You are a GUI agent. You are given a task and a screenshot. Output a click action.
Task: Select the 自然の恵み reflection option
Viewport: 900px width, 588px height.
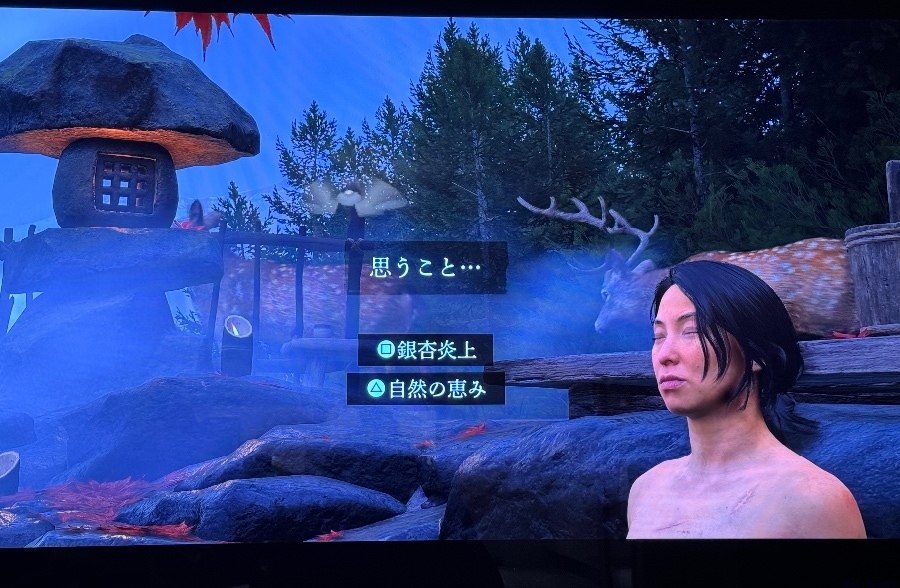pos(426,388)
